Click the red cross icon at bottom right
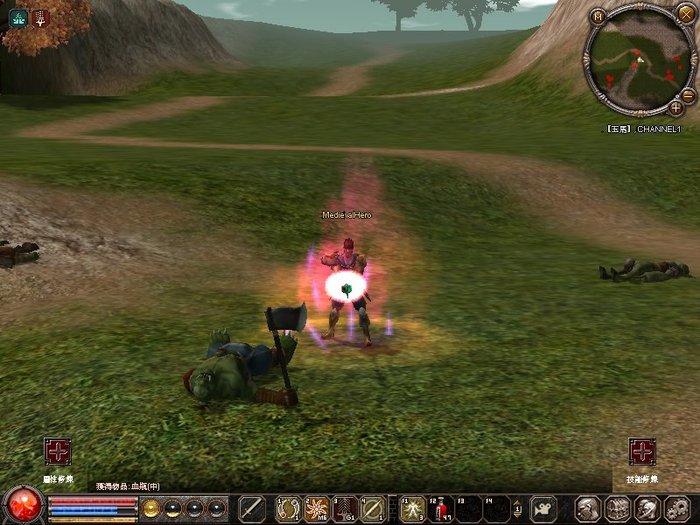This screenshot has width=700, height=525. pyautogui.click(x=642, y=452)
